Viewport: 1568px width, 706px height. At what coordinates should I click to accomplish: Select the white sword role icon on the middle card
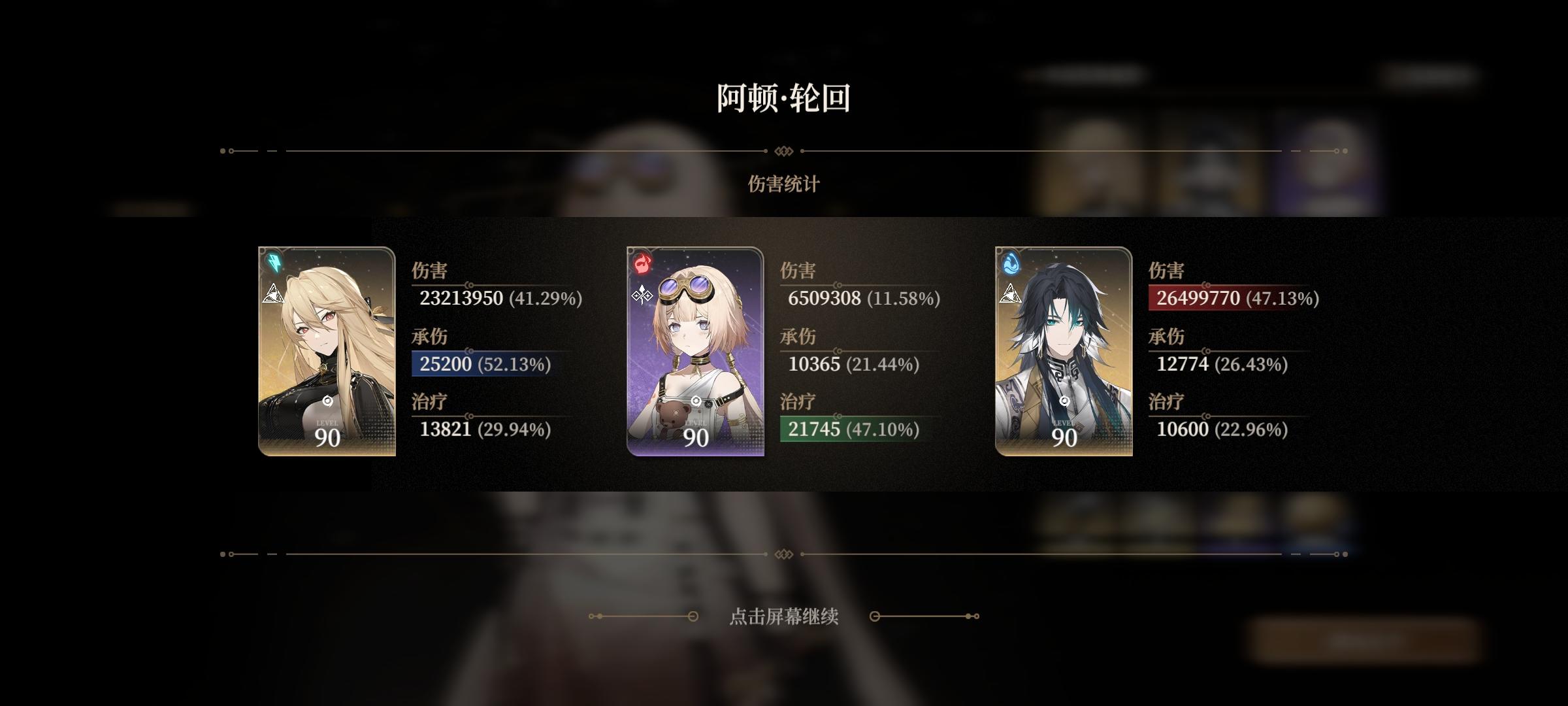640,295
